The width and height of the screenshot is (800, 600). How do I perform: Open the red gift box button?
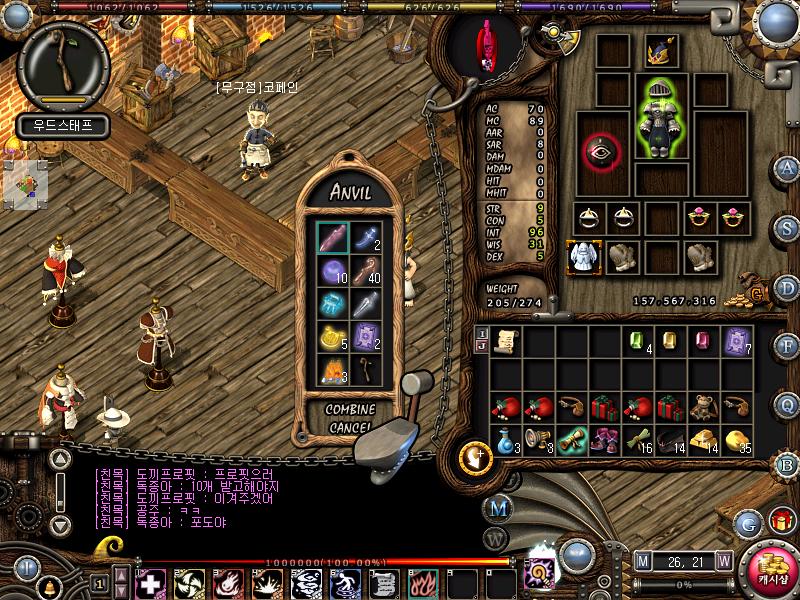pos(781,521)
